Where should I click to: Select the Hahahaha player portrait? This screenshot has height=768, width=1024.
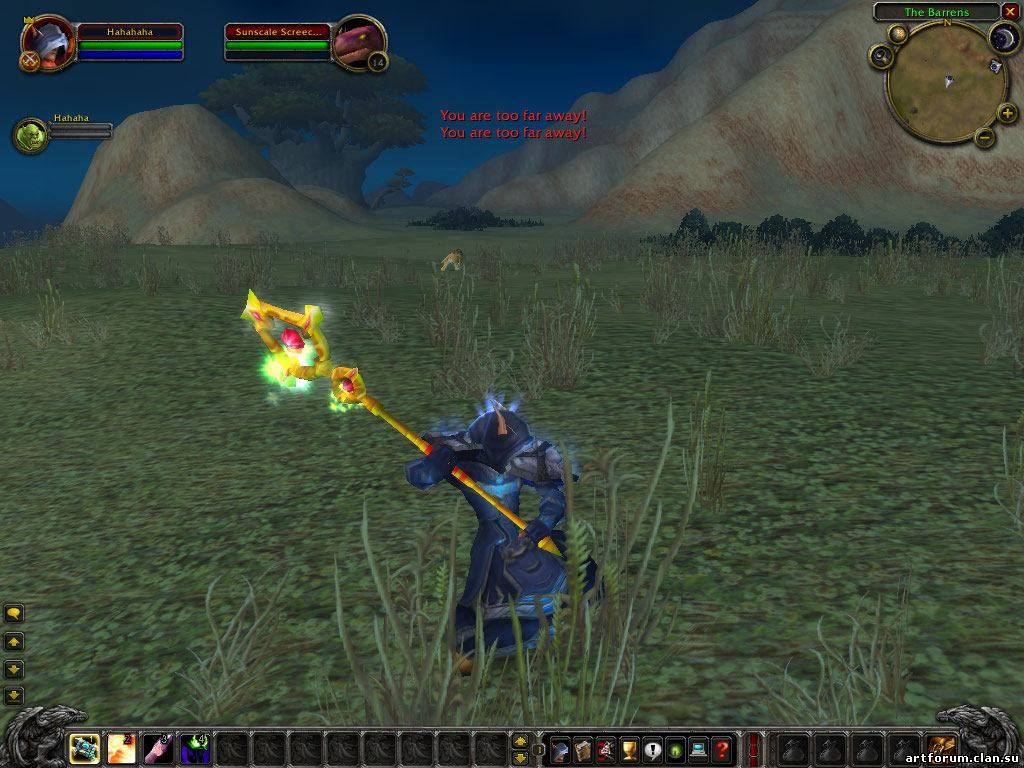point(47,44)
